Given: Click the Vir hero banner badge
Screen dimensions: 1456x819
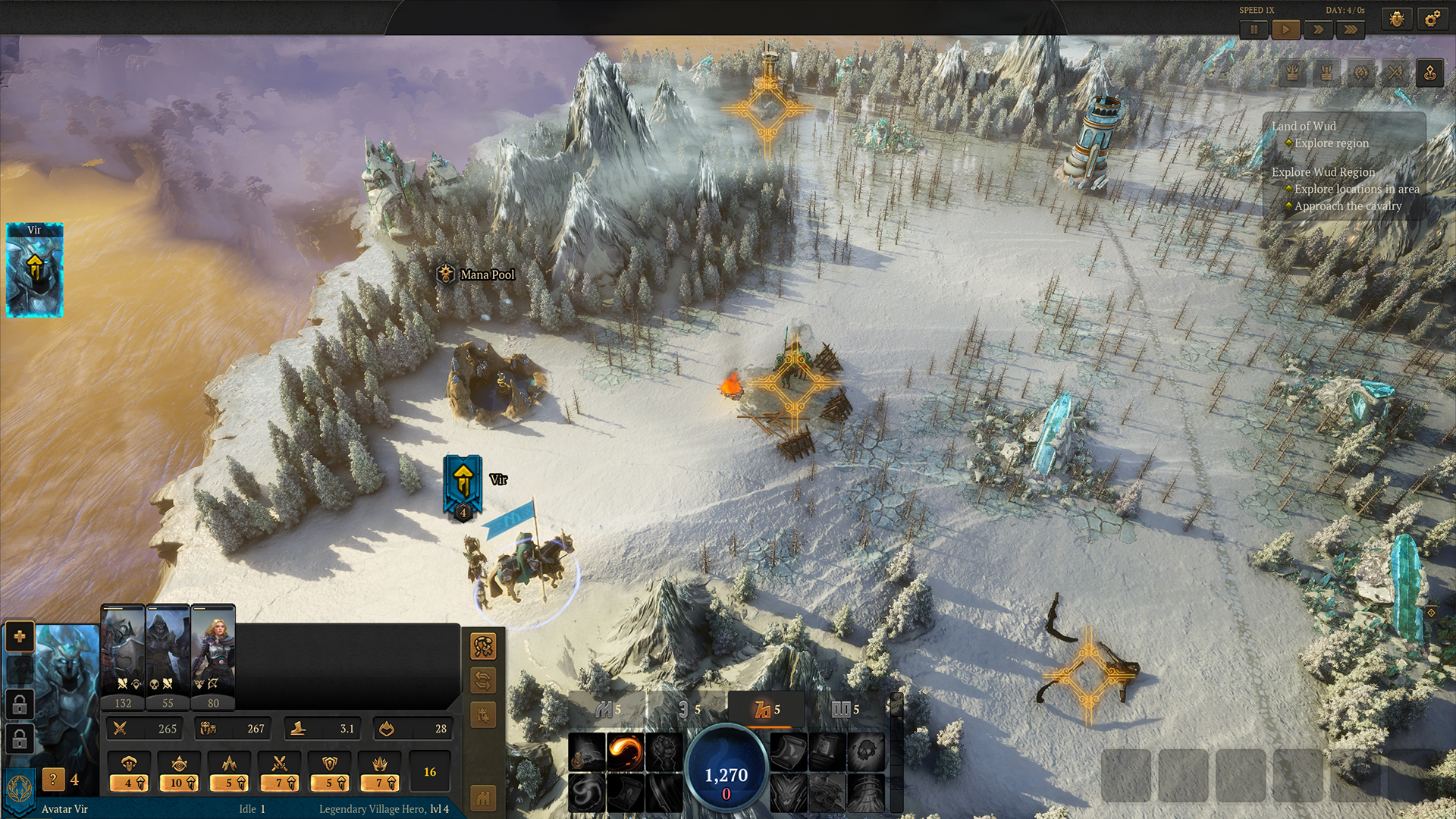Looking at the screenshot, I should 463,485.
